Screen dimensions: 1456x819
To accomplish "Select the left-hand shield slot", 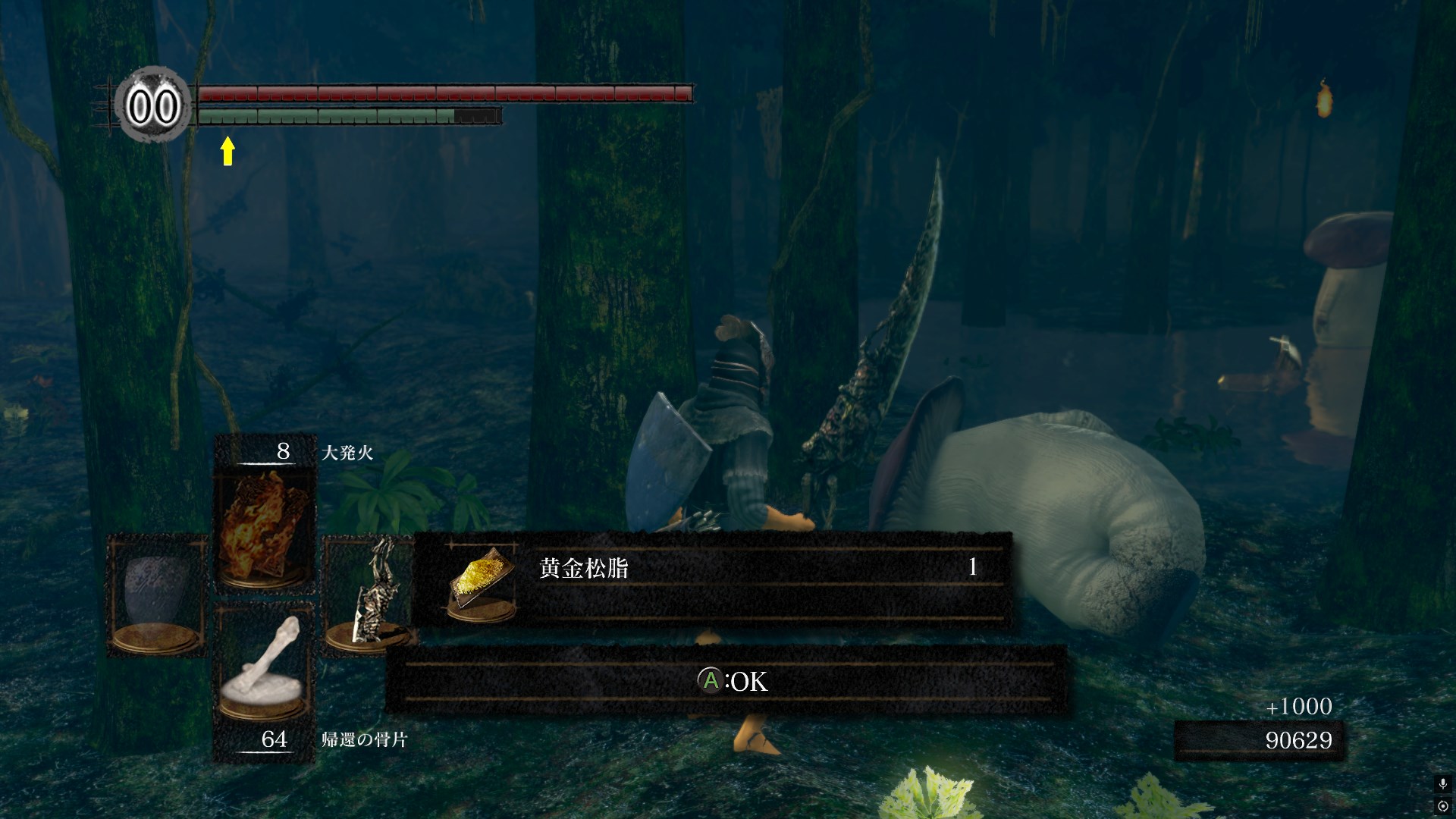I will click(x=157, y=595).
